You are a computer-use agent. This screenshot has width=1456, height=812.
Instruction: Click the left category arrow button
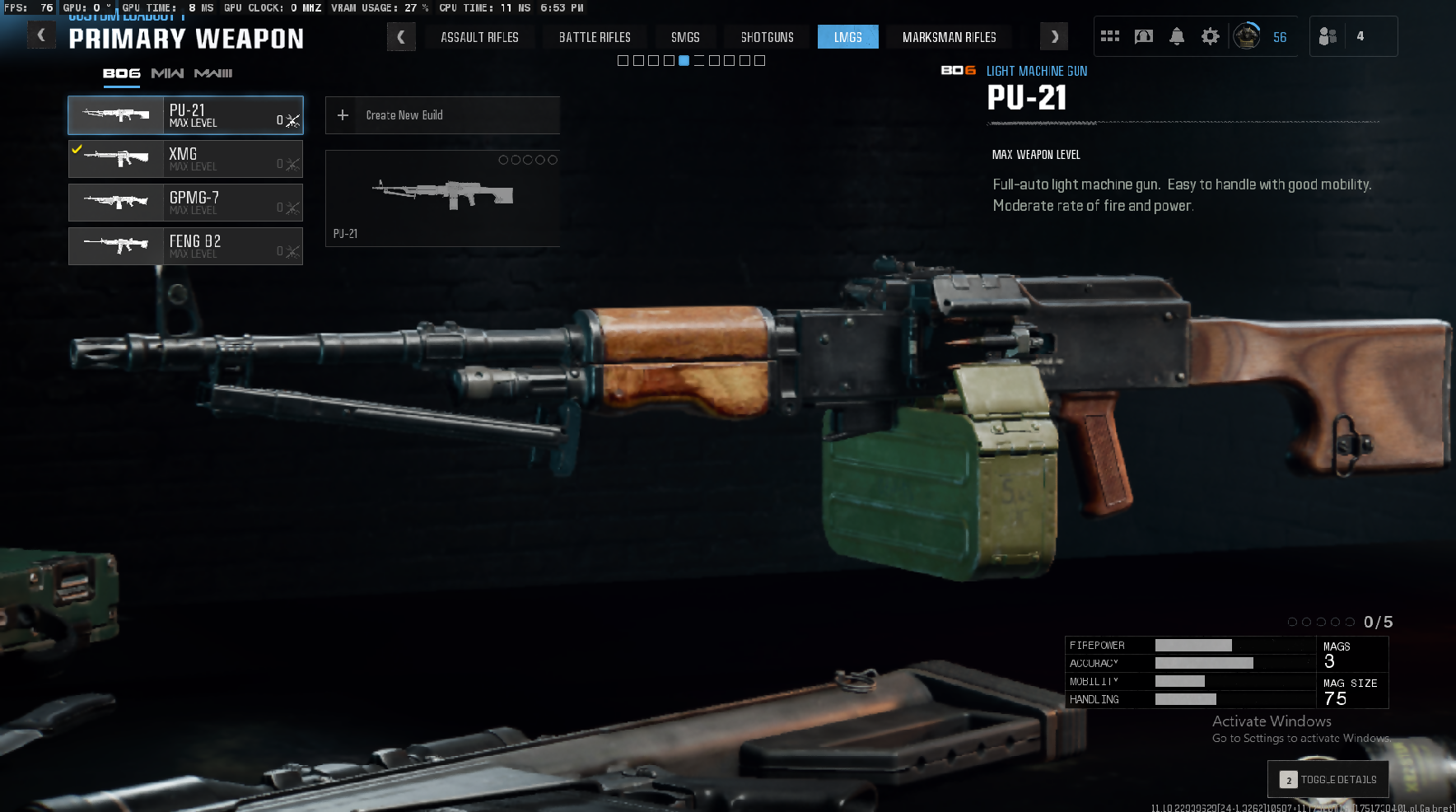(401, 37)
